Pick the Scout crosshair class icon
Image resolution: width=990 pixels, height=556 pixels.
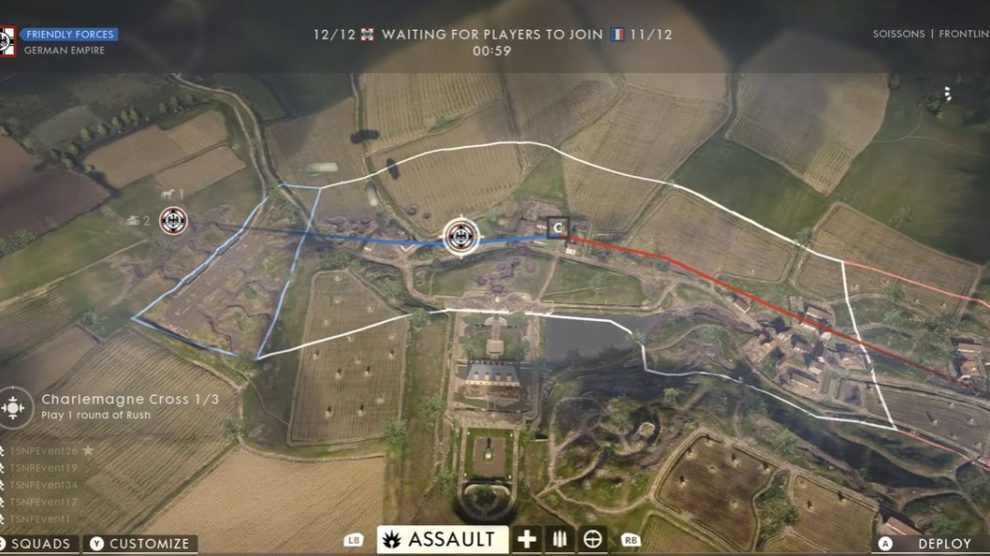pos(593,540)
